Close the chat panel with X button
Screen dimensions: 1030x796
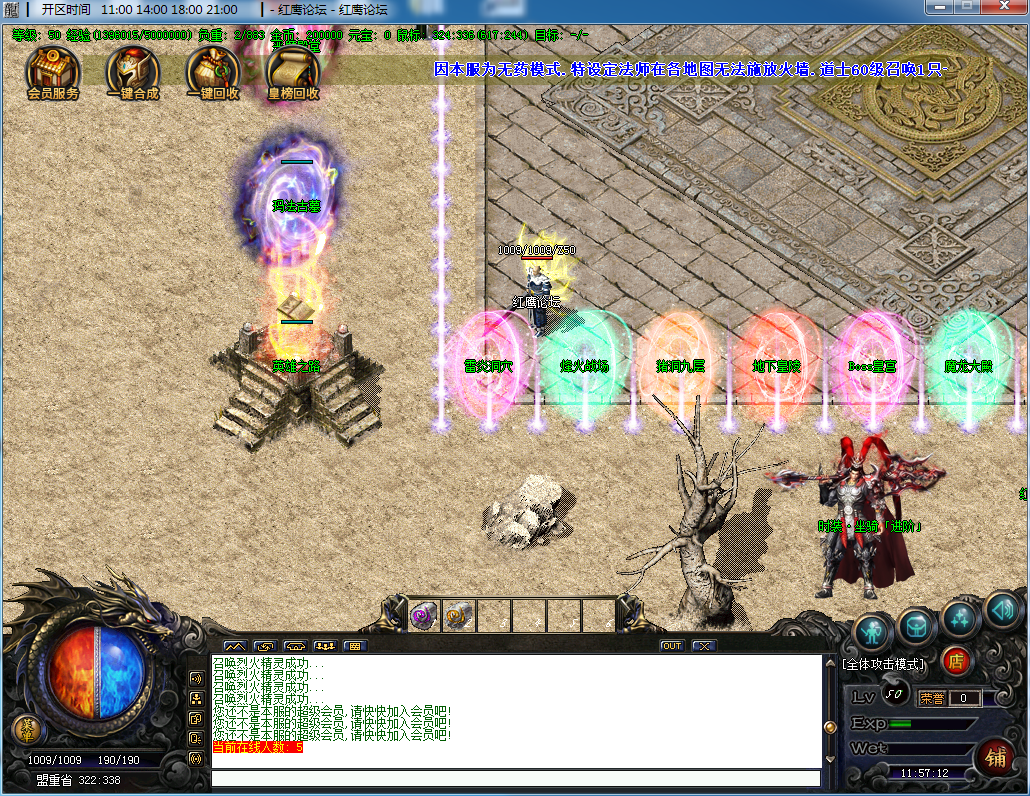coord(703,646)
